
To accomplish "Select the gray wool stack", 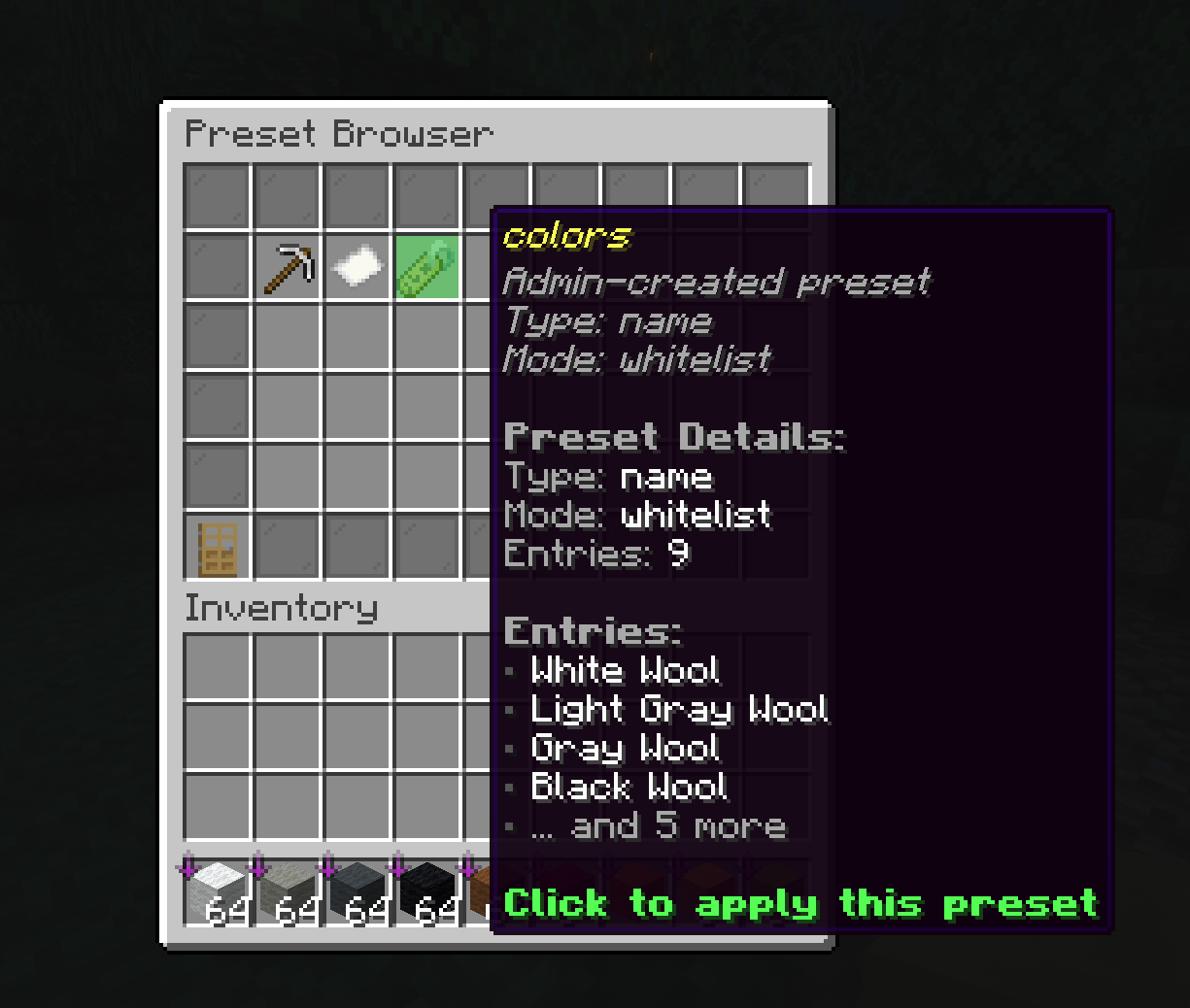I will click(x=357, y=891).
